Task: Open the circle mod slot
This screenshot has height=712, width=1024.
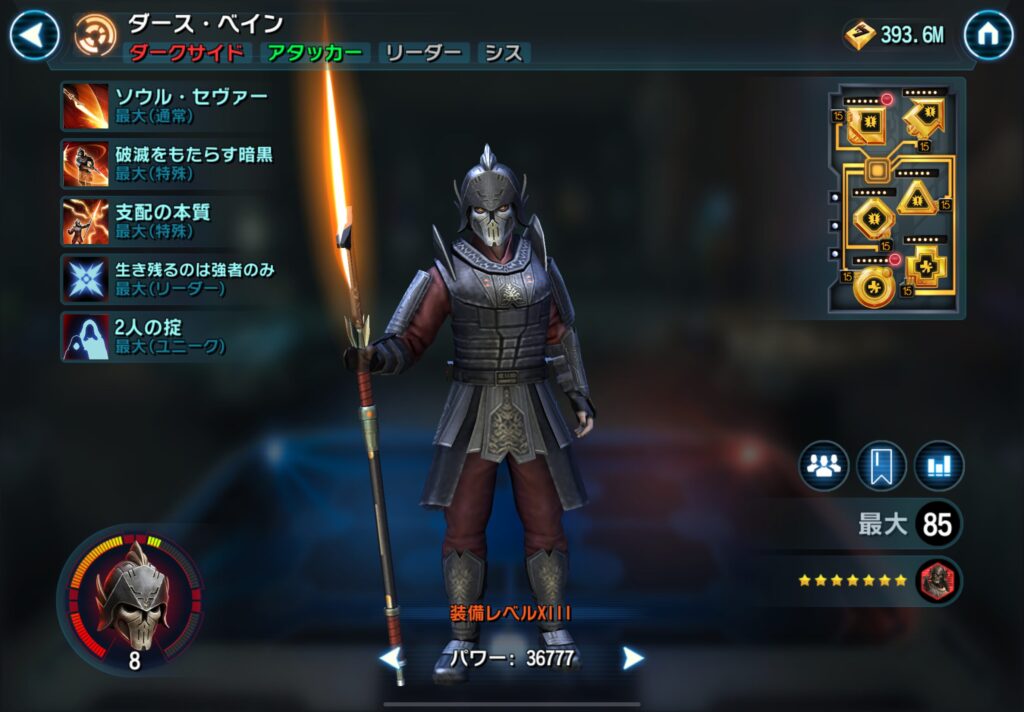Action: [874, 287]
